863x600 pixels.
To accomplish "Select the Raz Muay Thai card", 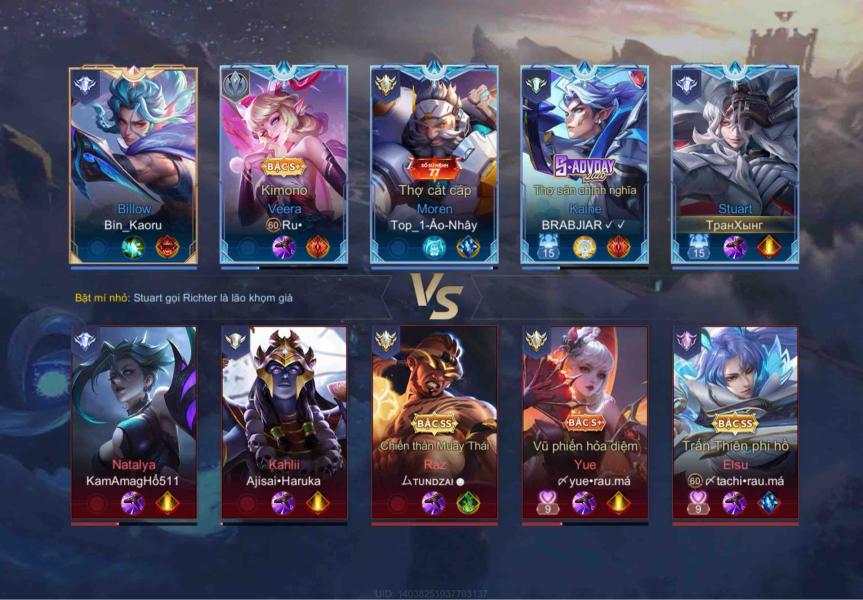I will [434, 420].
